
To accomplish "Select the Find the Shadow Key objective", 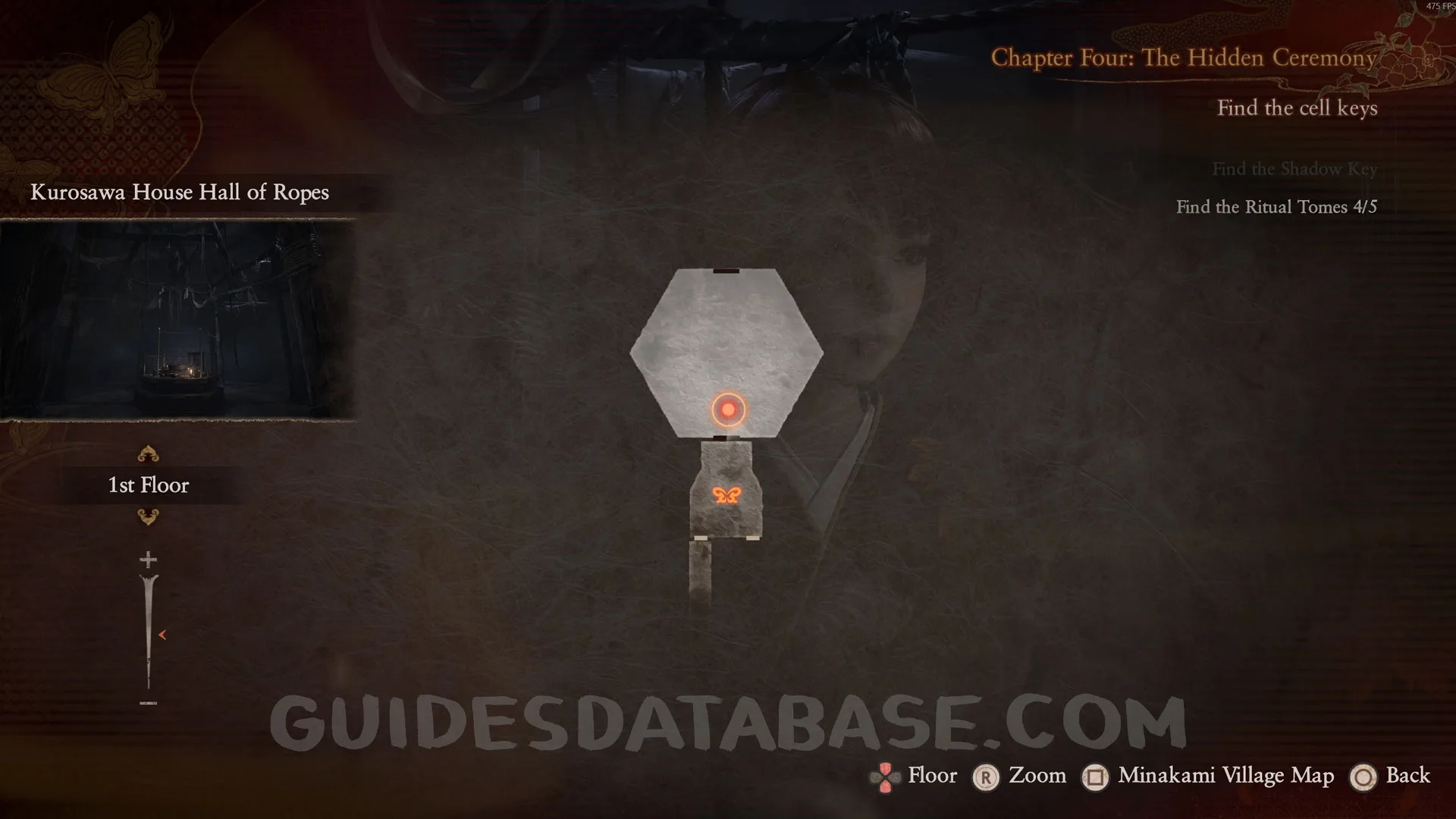I will (1294, 169).
